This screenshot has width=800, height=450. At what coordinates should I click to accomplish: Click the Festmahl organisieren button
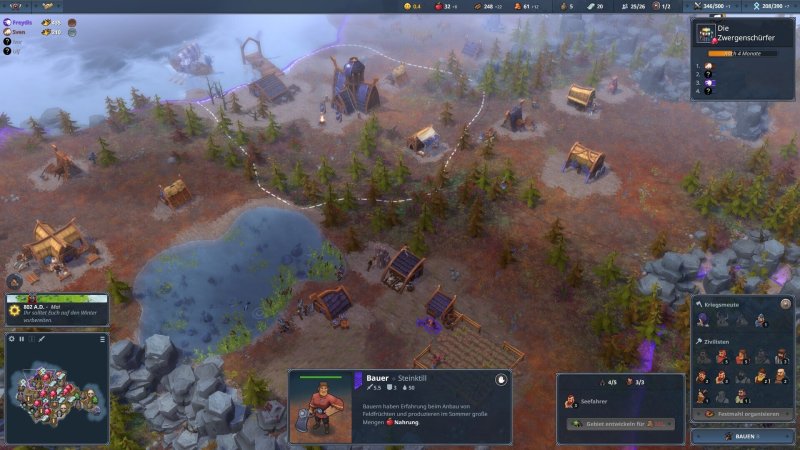pyautogui.click(x=742, y=413)
